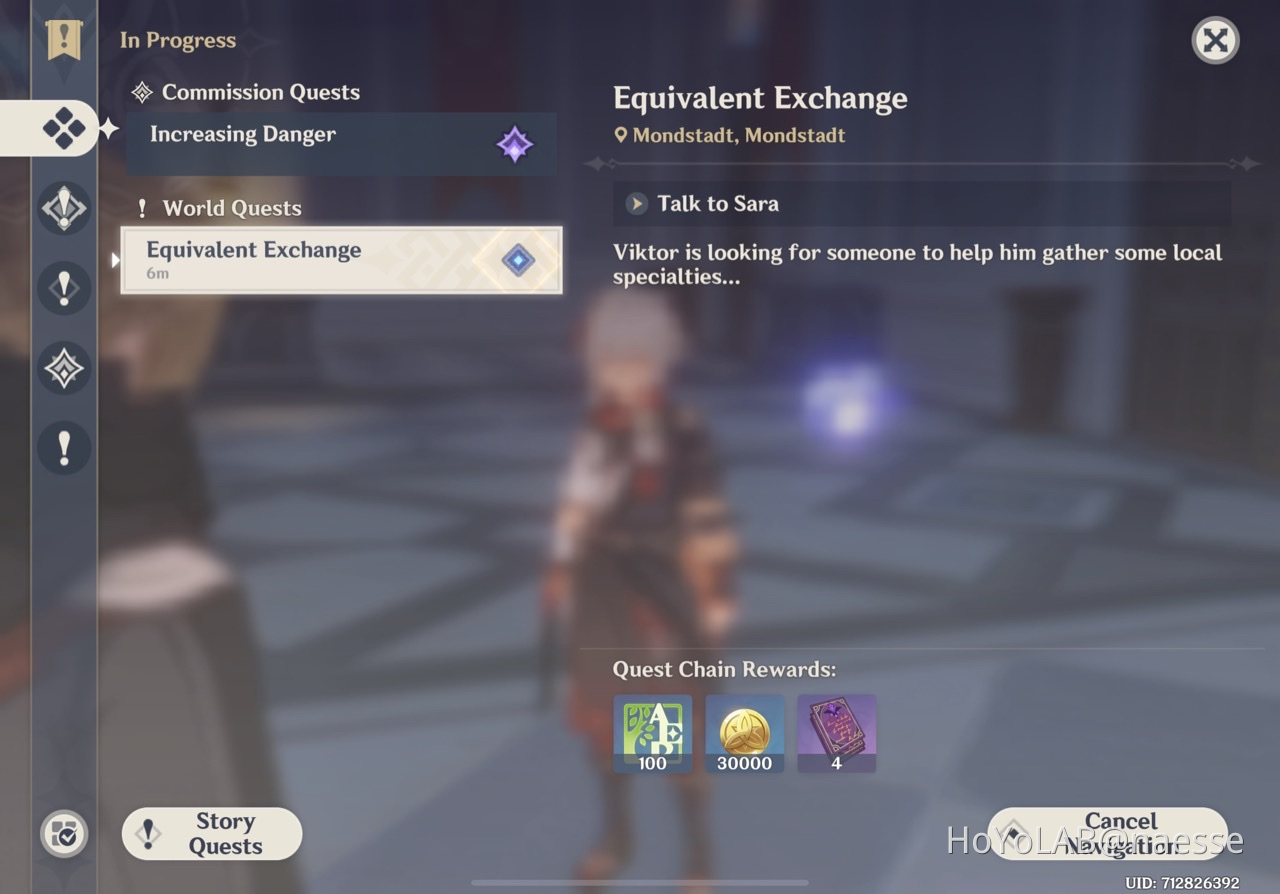Click the blue gem icon on Equivalent Exchange
Screen dimensions: 1280x894
[517, 259]
